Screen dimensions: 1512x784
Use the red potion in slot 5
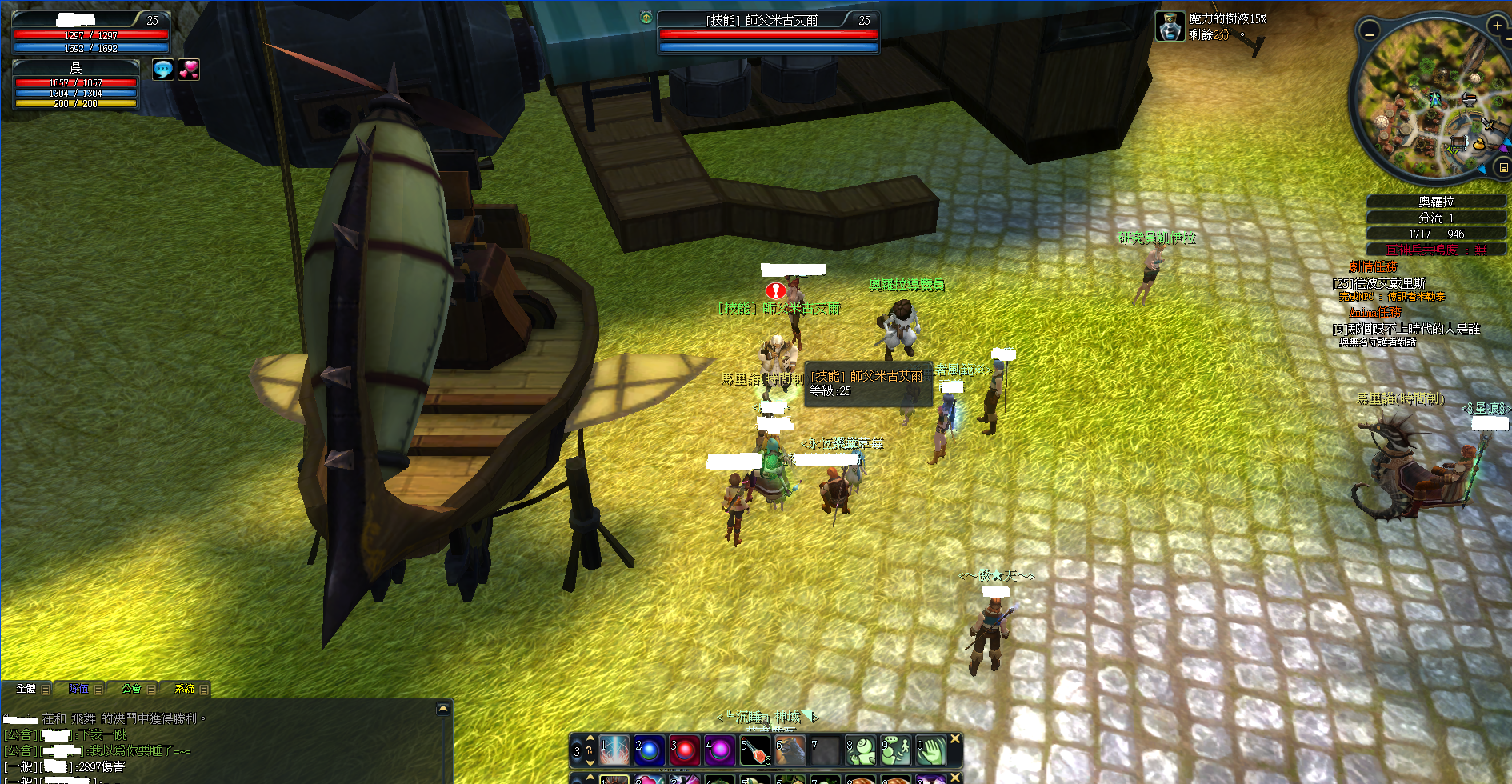click(x=754, y=750)
